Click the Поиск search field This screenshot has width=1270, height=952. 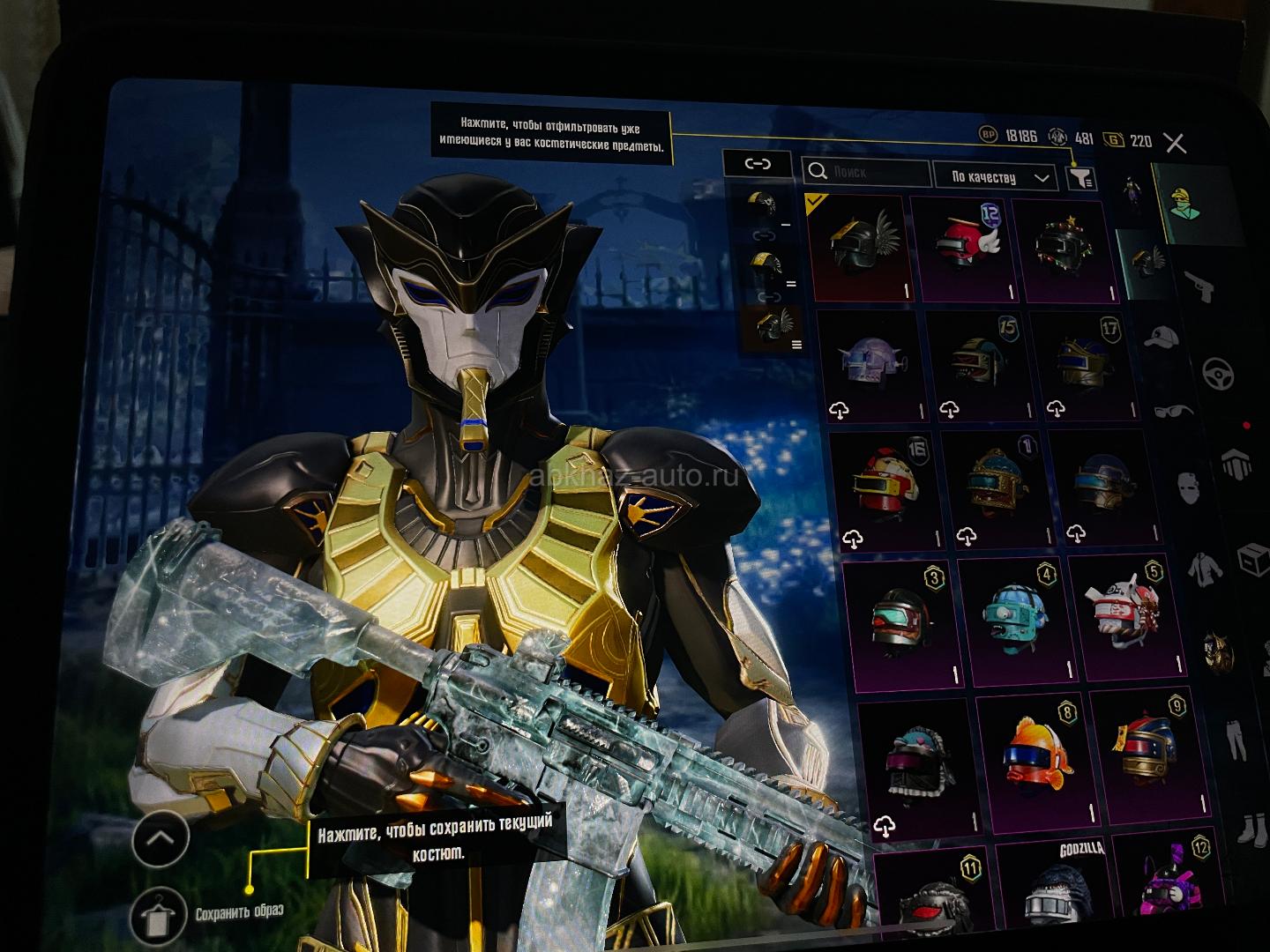[867, 173]
